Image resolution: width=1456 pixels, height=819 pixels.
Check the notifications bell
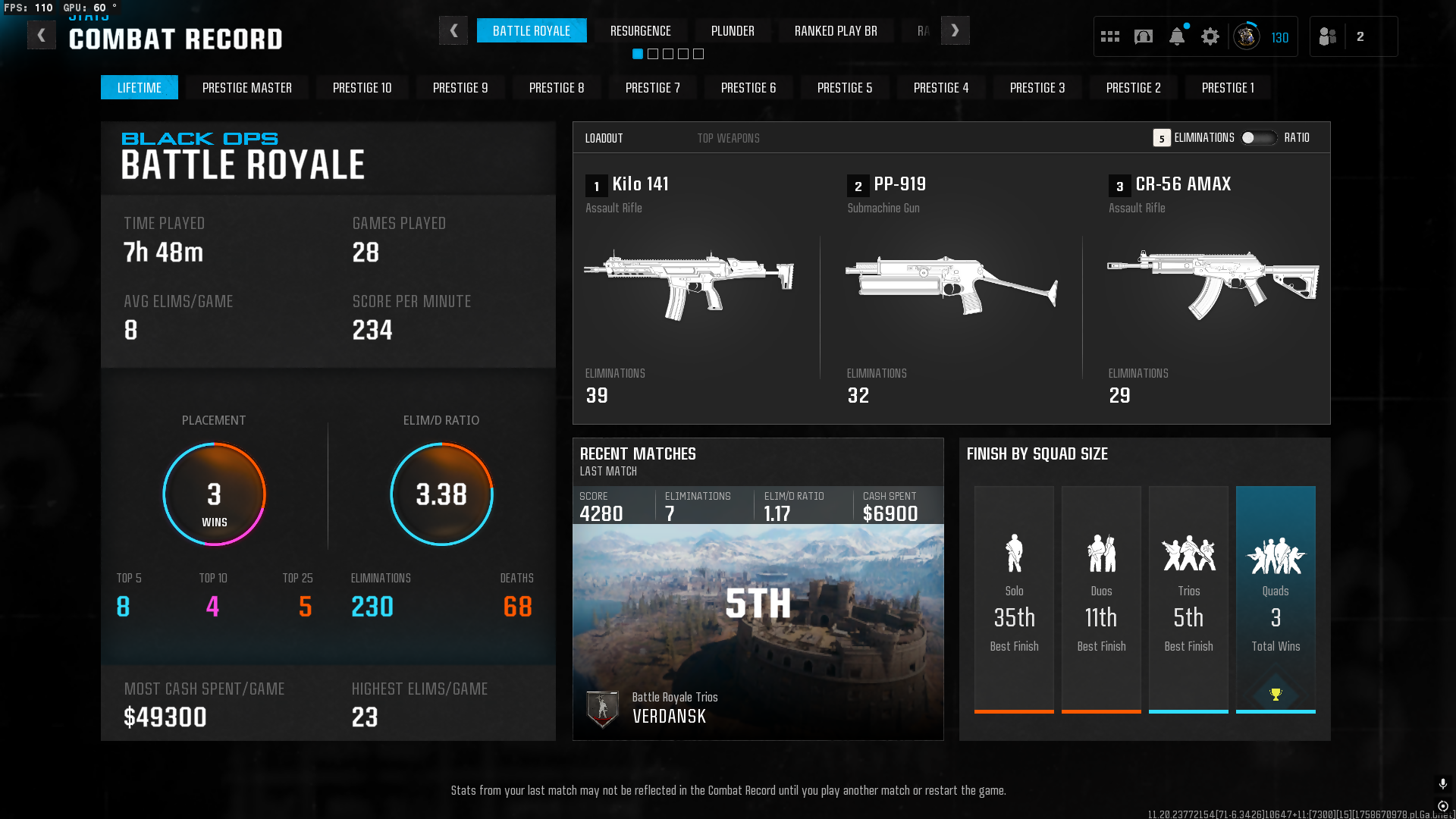(1177, 36)
